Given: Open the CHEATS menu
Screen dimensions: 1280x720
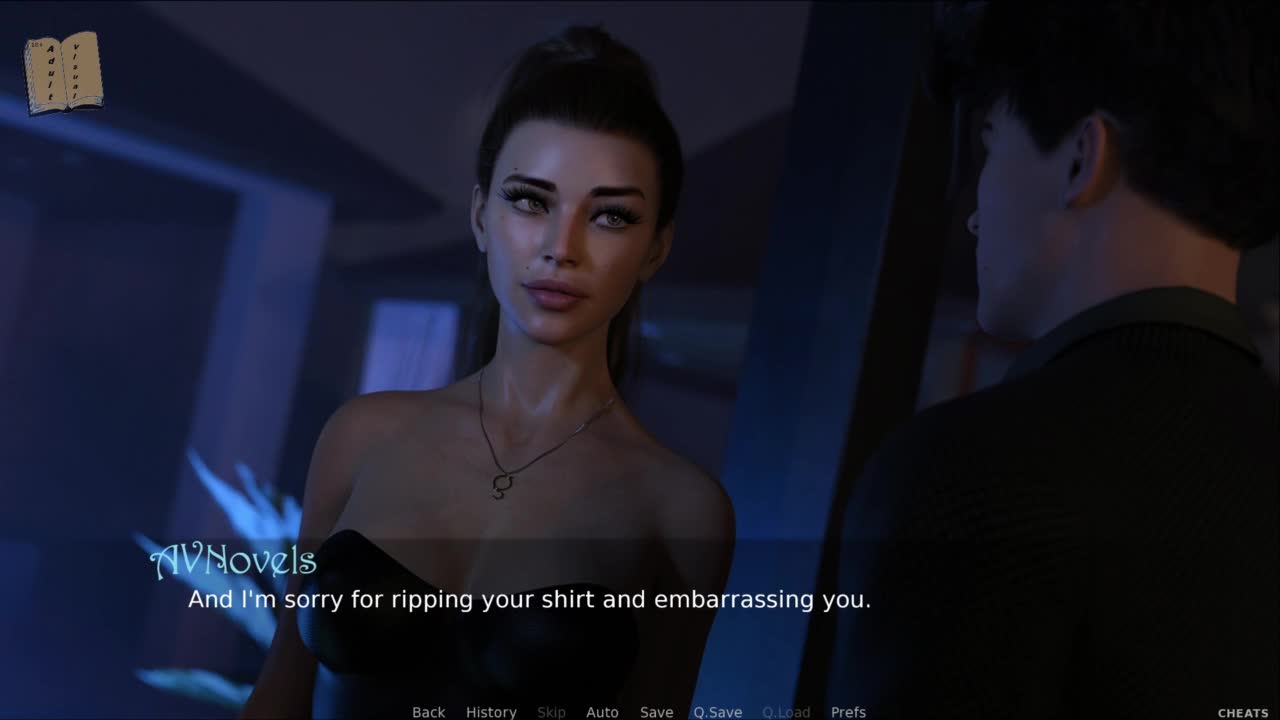Looking at the screenshot, I should point(1243,713).
